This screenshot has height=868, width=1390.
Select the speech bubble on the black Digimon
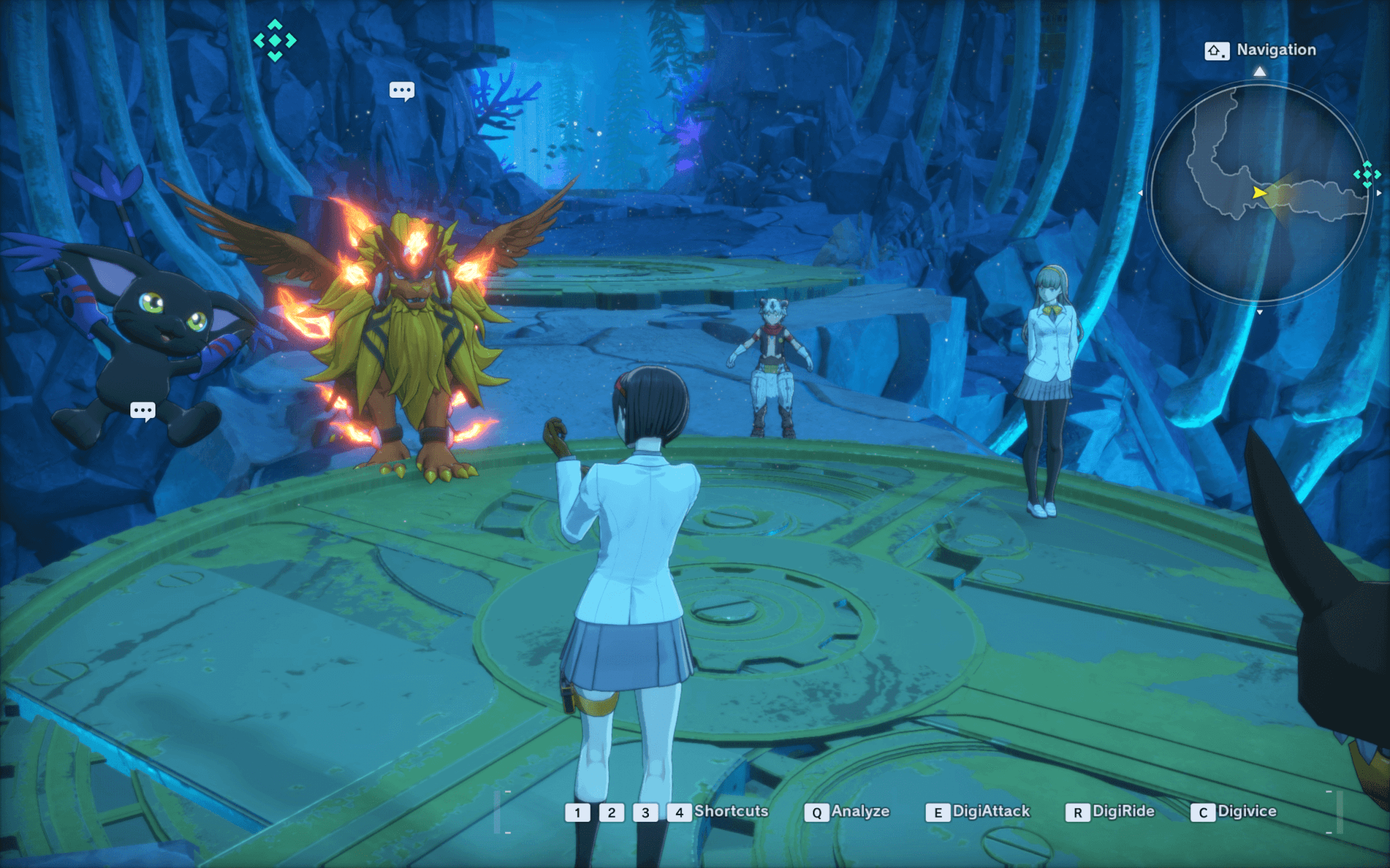pyautogui.click(x=143, y=411)
